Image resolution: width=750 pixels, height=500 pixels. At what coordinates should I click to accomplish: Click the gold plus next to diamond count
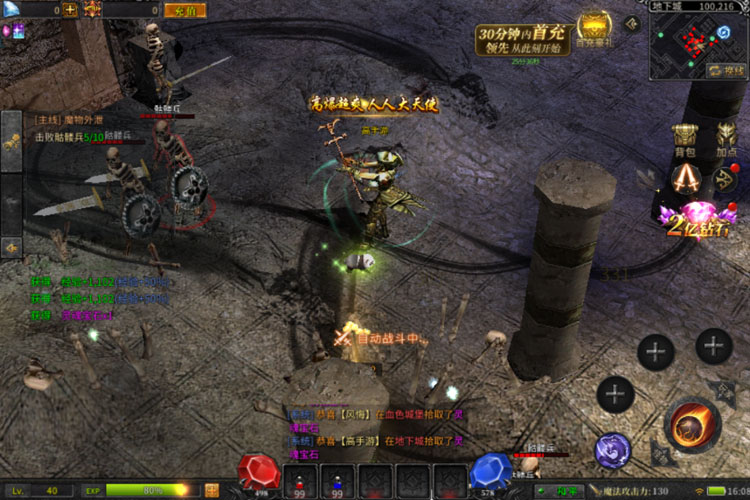(70, 10)
